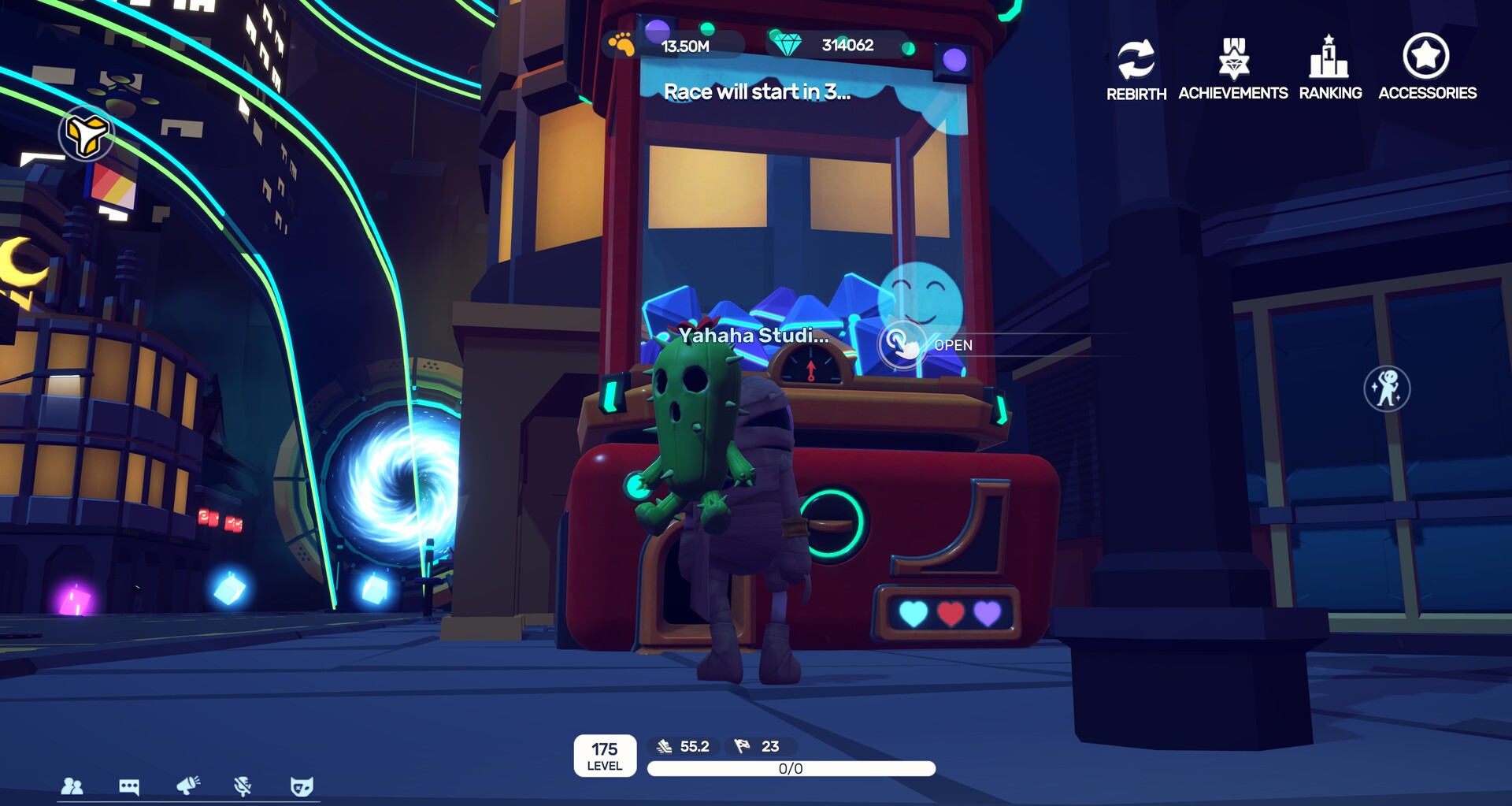
Task: Open the chat message icon
Action: point(128,786)
